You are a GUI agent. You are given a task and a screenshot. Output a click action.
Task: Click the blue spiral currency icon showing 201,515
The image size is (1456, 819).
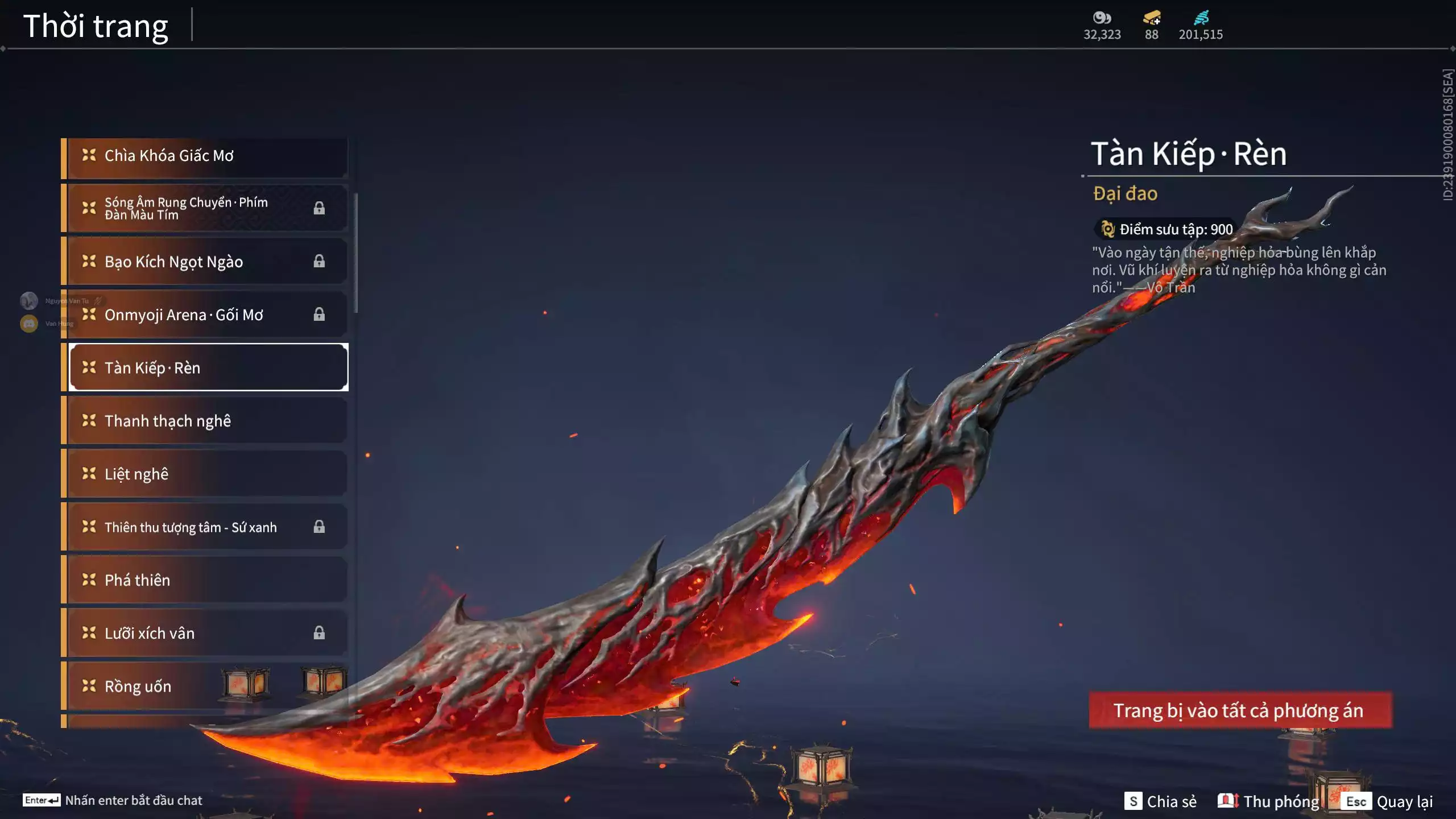[1202, 17]
